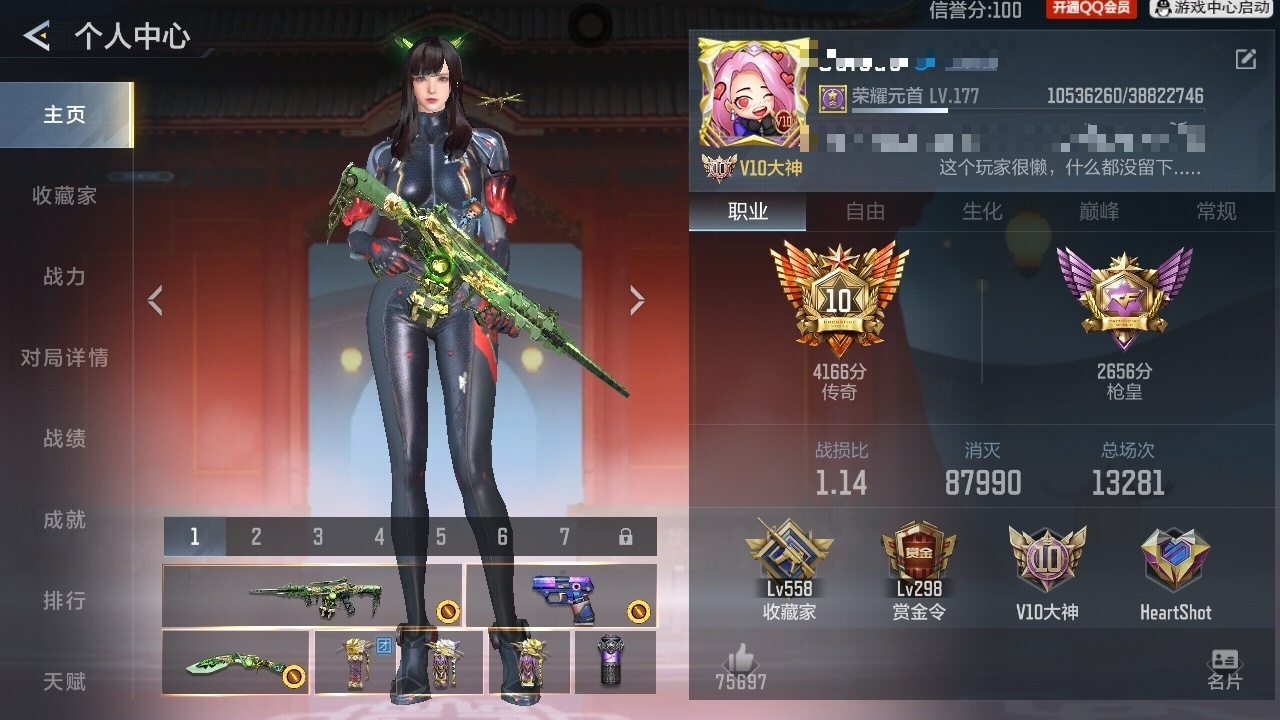Select loadout number 2 tab

pos(256,537)
